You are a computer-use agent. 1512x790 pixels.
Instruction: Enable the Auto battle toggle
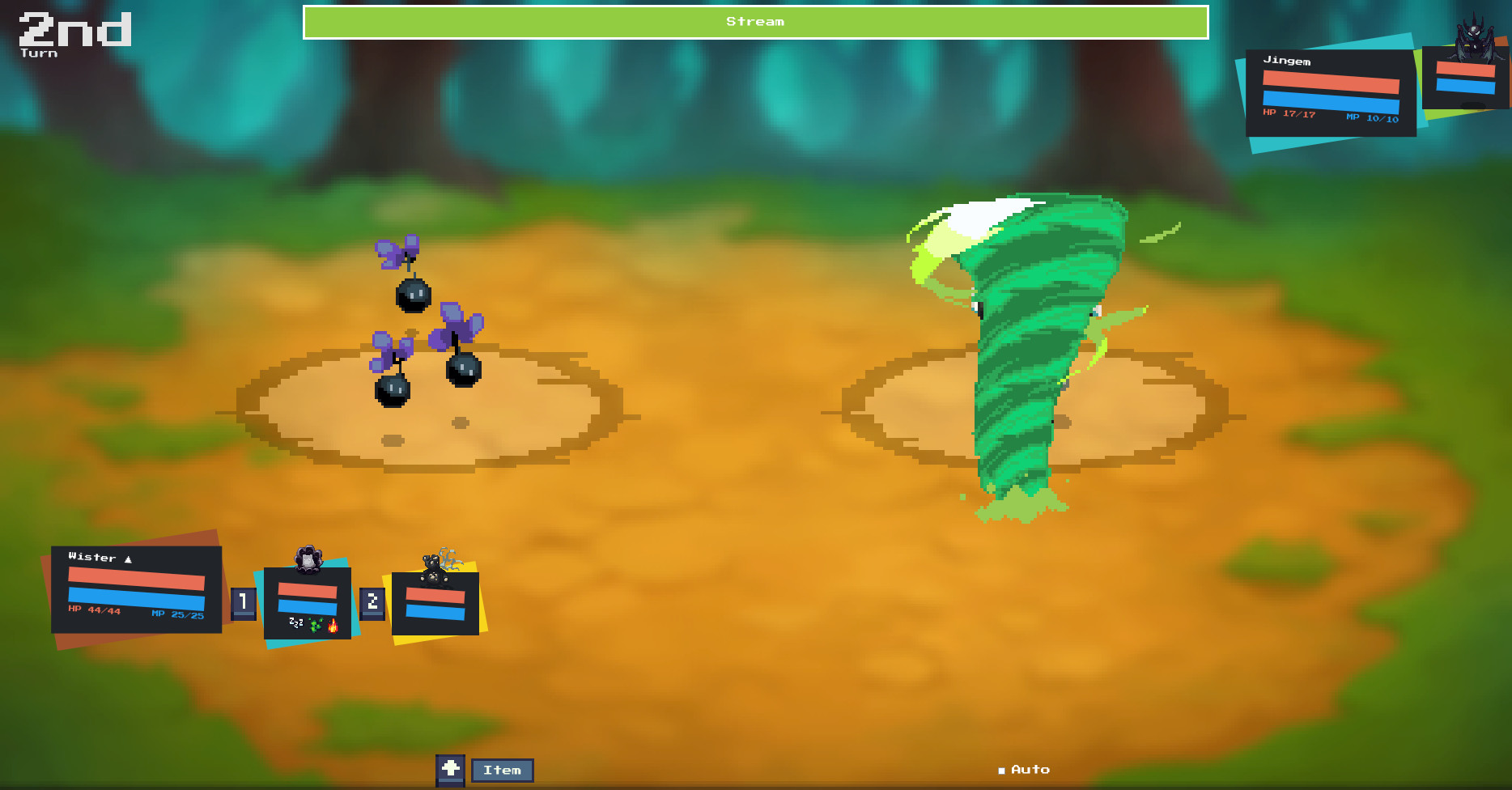[1023, 769]
